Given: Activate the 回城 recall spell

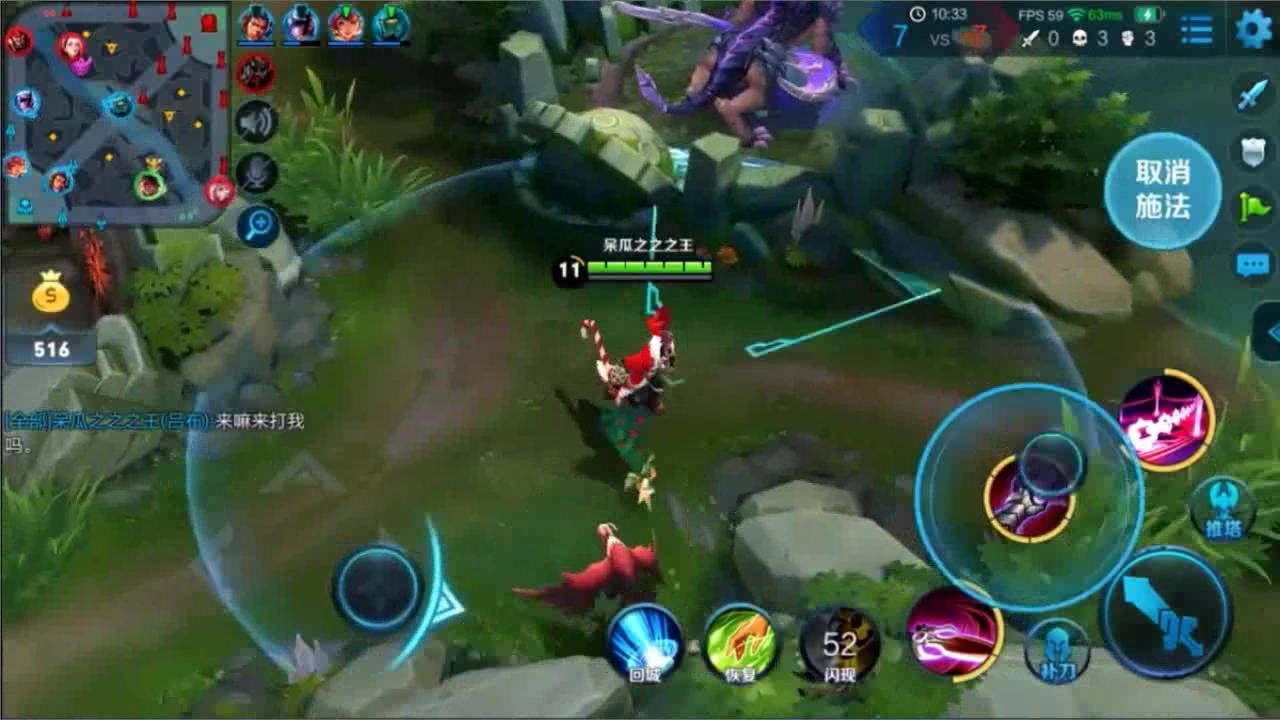Looking at the screenshot, I should (x=645, y=642).
